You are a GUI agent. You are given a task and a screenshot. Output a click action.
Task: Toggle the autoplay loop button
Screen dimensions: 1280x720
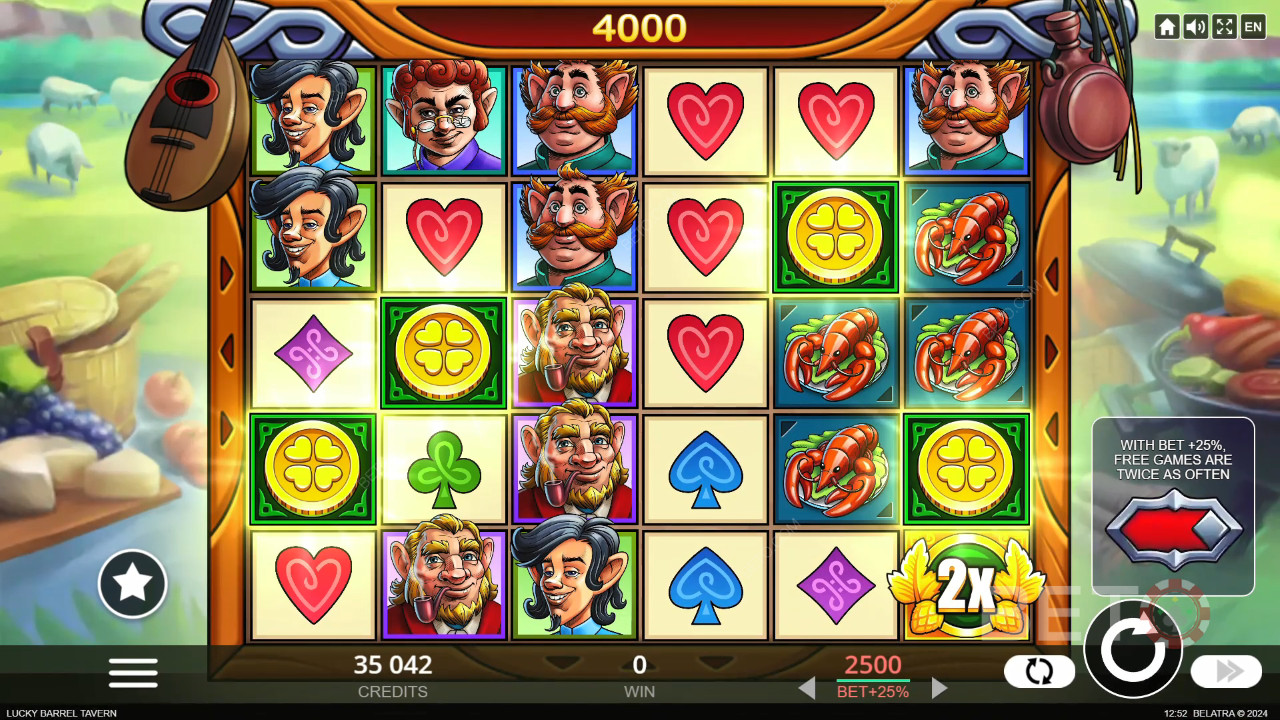point(1039,672)
